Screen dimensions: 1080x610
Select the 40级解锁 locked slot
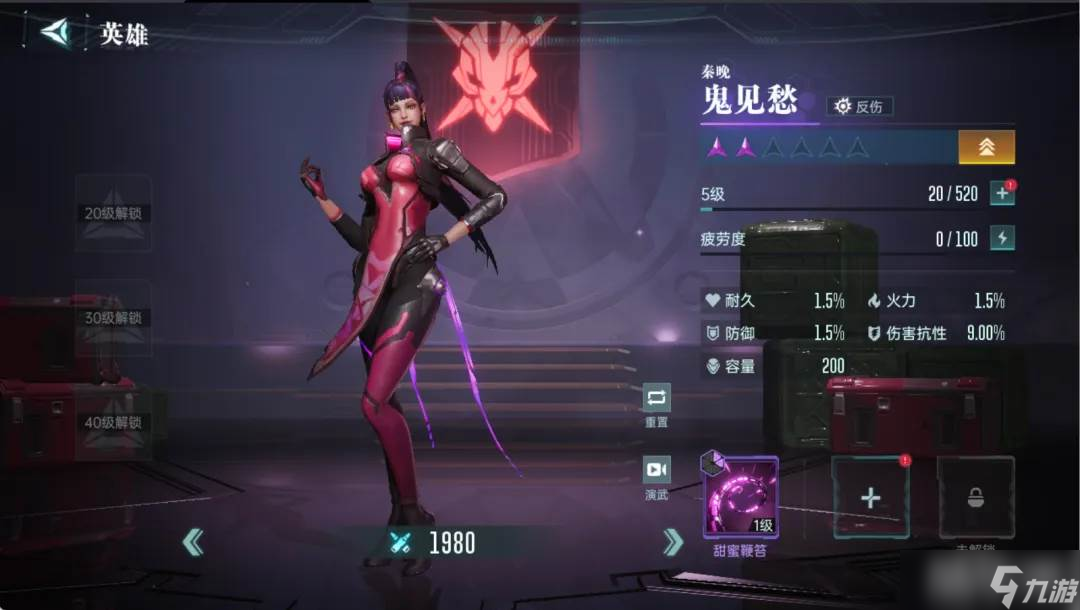pos(112,422)
